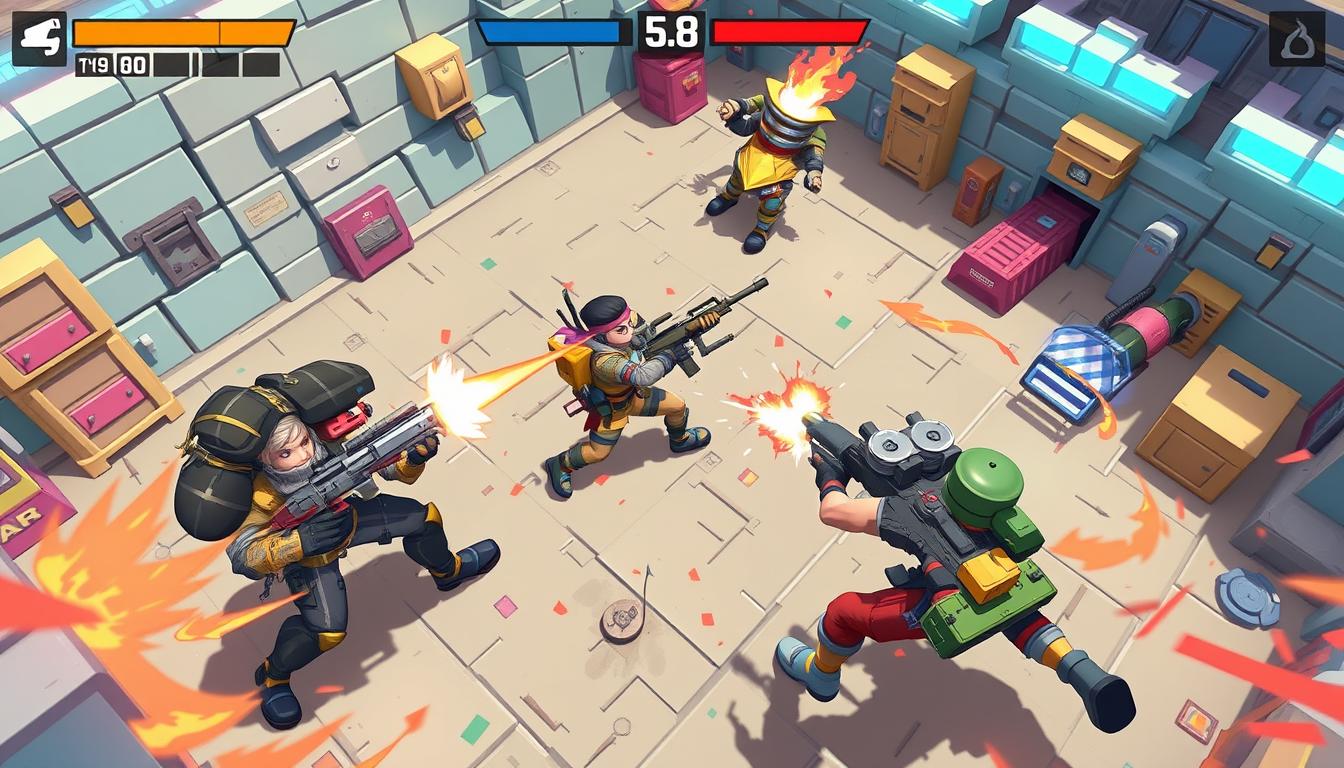This screenshot has width=1344, height=768.
Task: Target the burning character at the top
Action: (770, 160)
